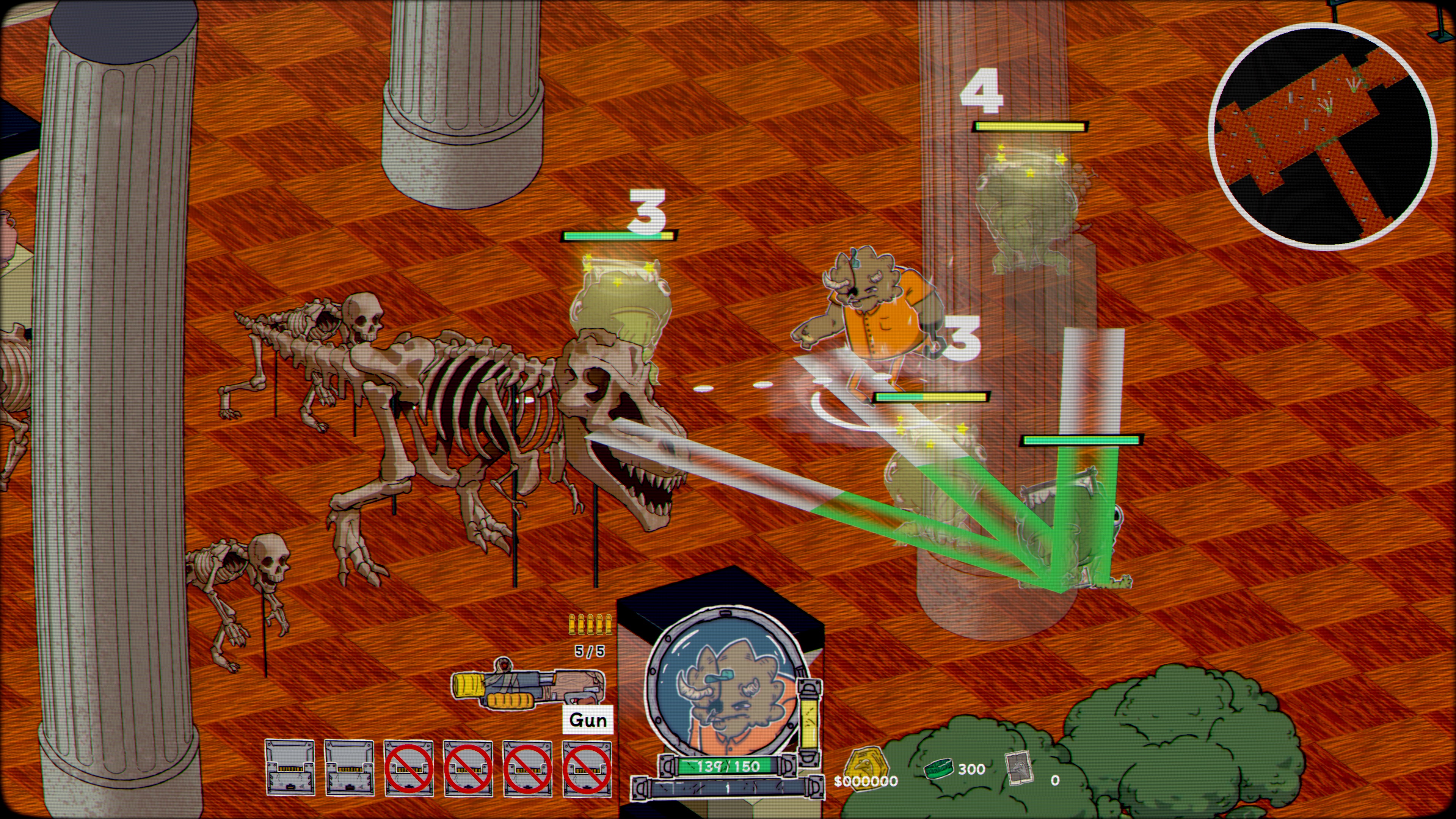Click the green token currency icon
1456x819 pixels.
coord(939,768)
